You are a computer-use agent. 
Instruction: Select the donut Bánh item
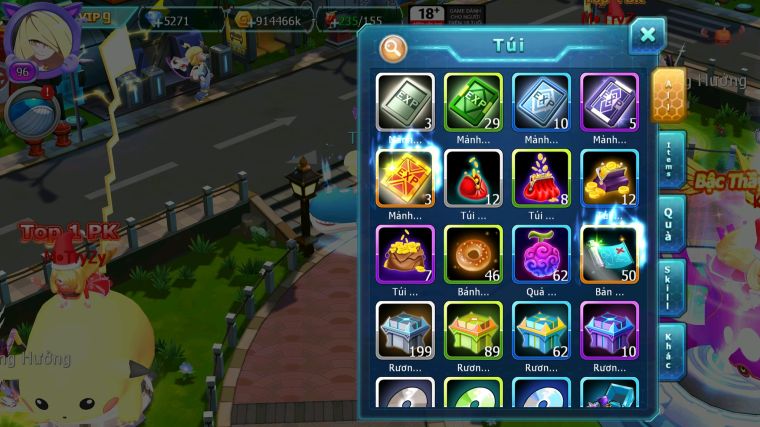(x=473, y=254)
